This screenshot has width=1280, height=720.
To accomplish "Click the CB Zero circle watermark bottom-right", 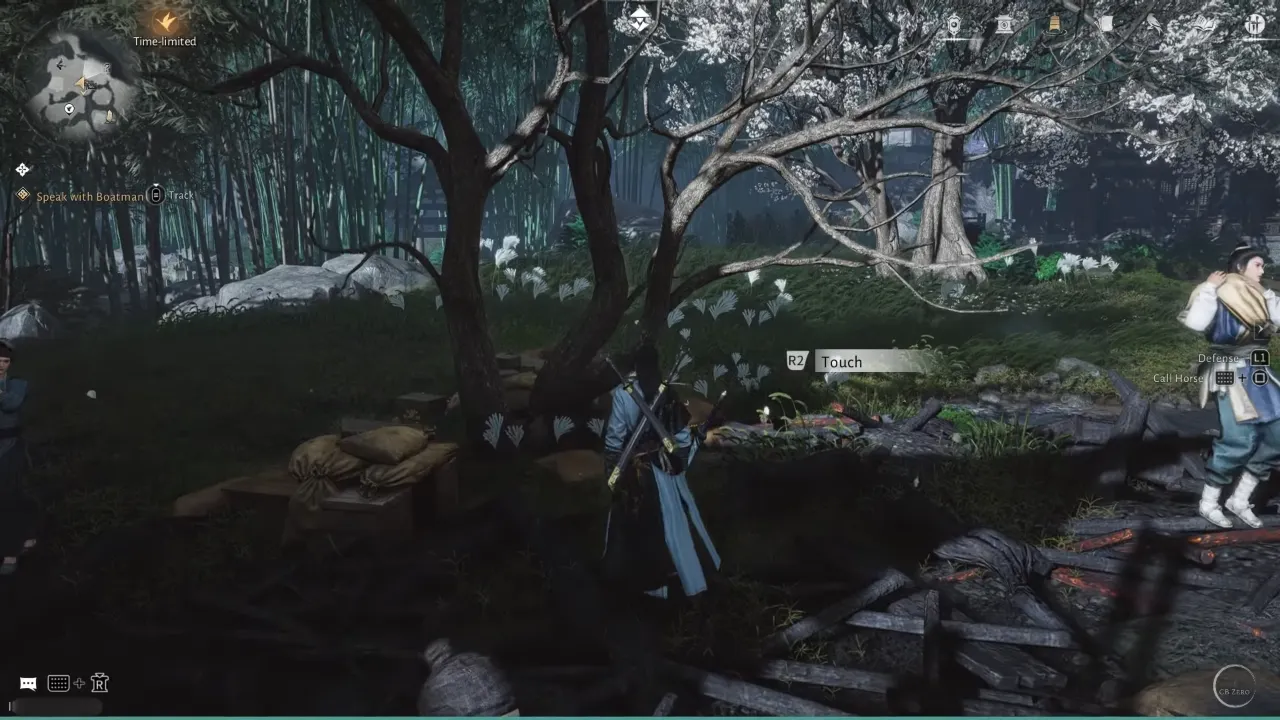I will pos(1234,688).
